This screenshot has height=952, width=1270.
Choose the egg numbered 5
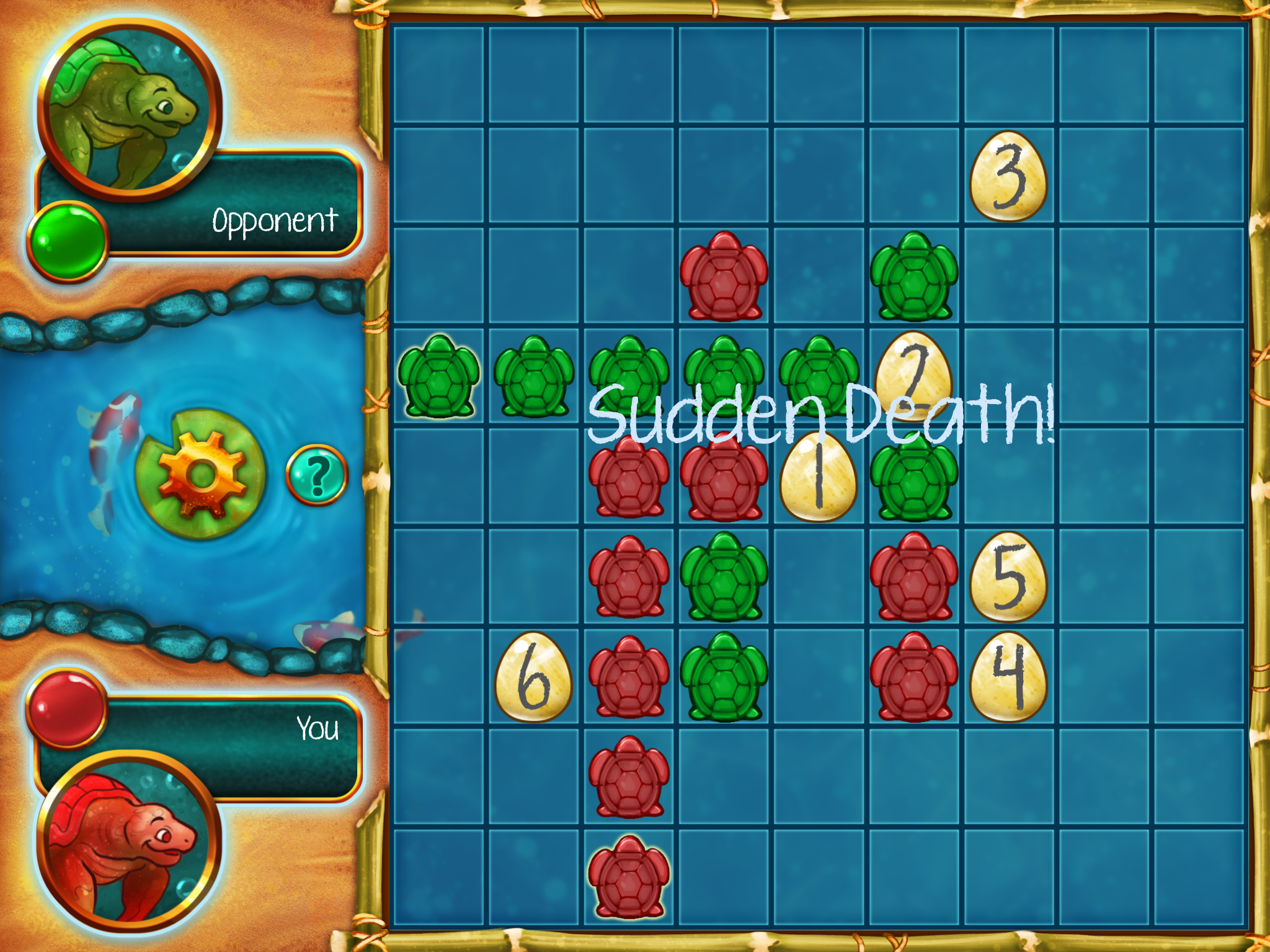click(1008, 577)
